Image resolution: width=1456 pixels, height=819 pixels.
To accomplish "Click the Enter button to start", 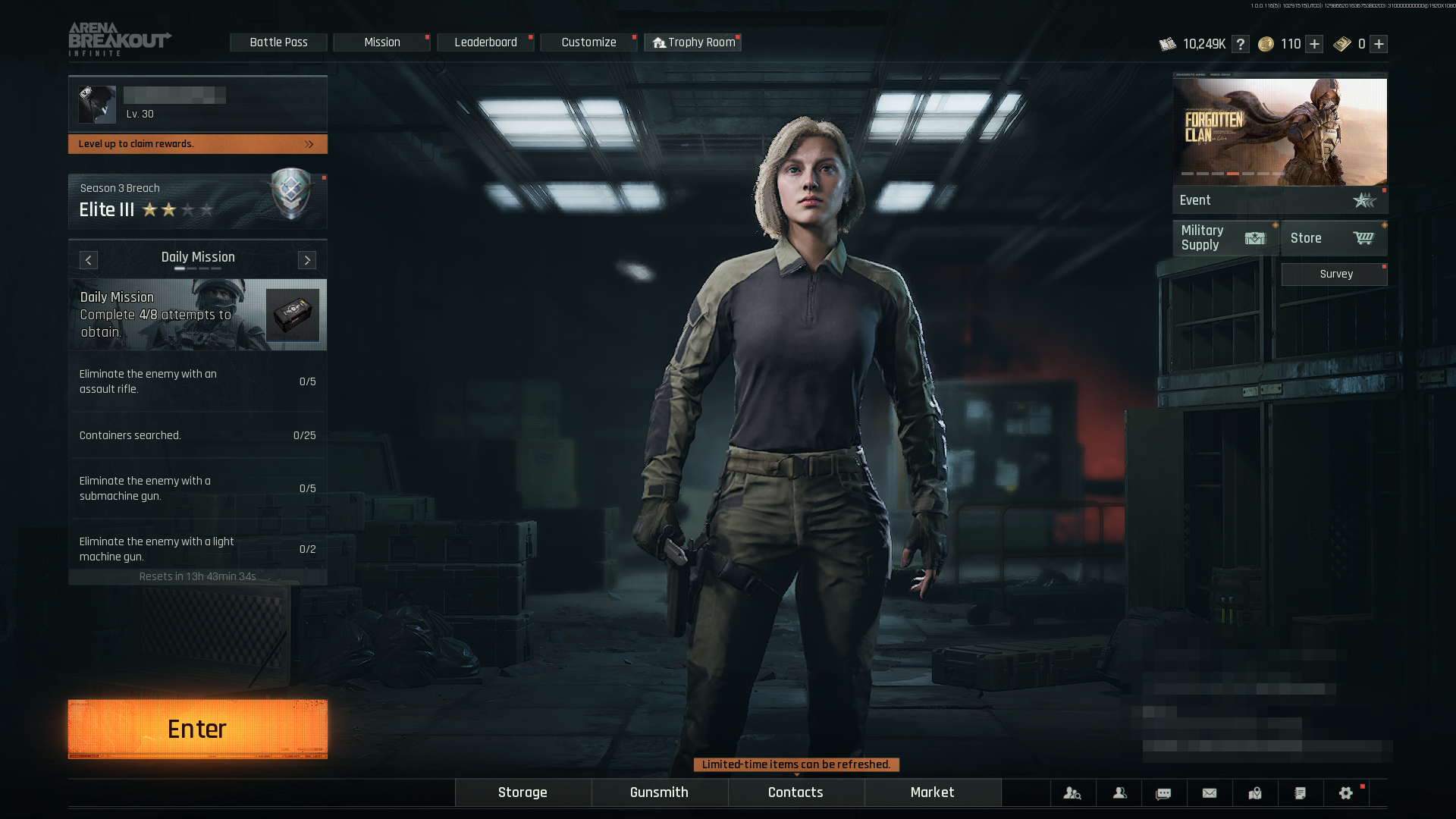I will point(196,728).
